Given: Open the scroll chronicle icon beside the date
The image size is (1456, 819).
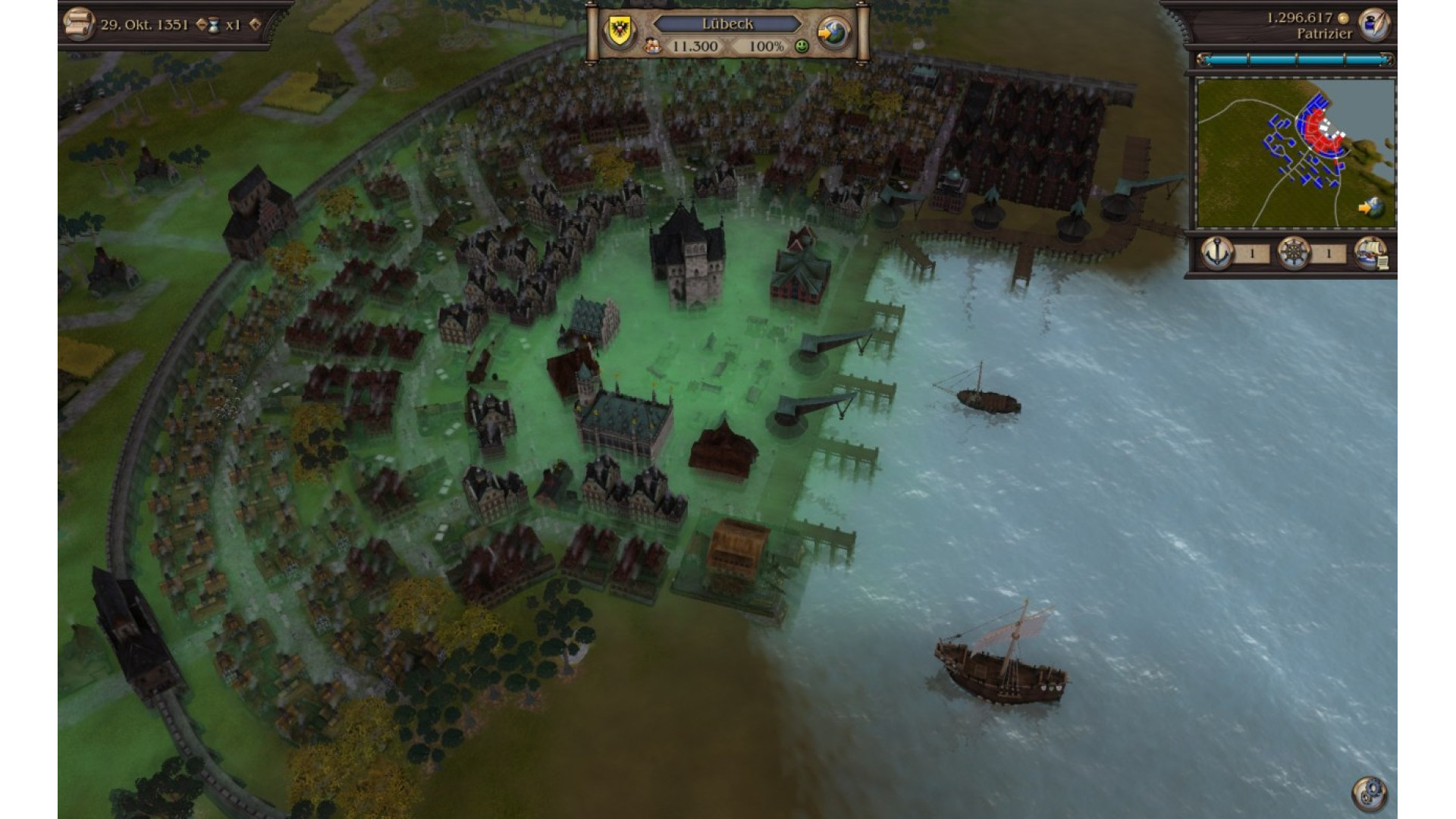Looking at the screenshot, I should click(77, 24).
